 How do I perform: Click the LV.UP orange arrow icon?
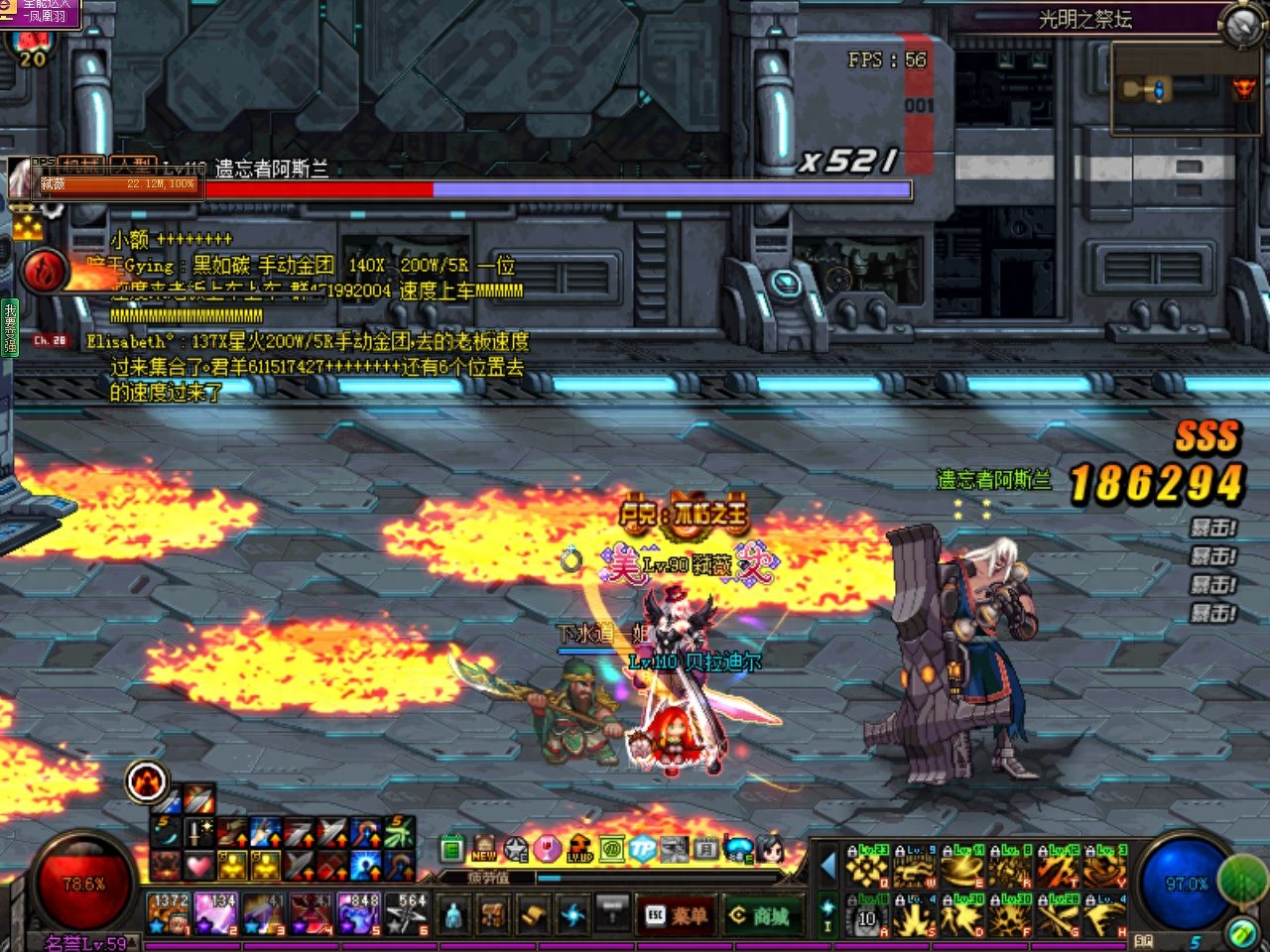pyautogui.click(x=580, y=849)
